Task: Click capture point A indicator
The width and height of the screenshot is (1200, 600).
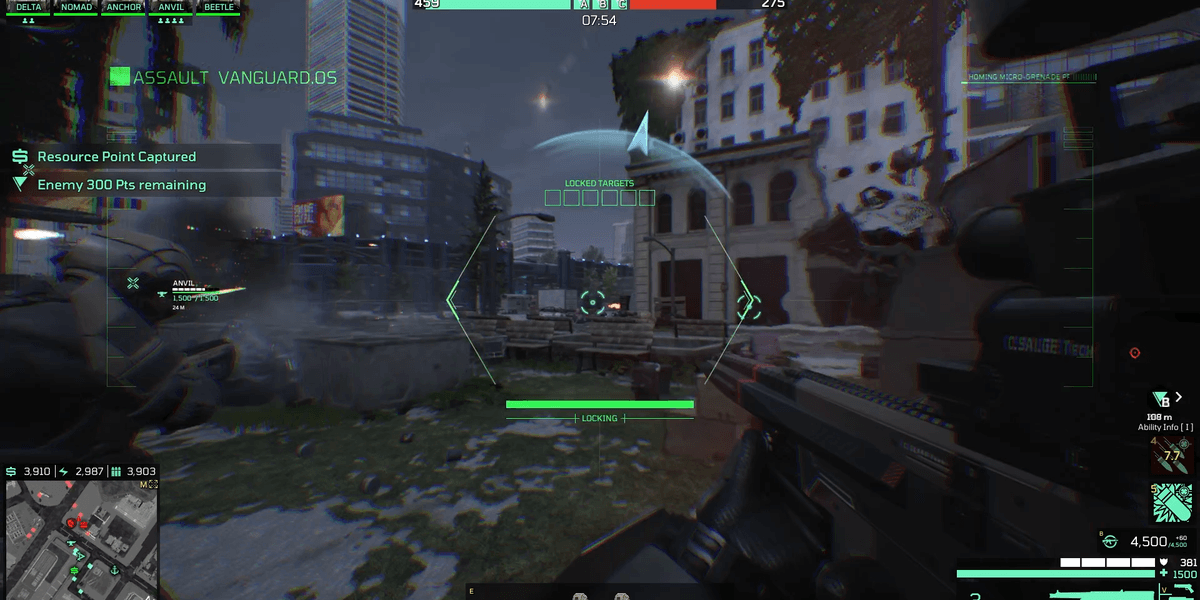Action: coord(584,5)
